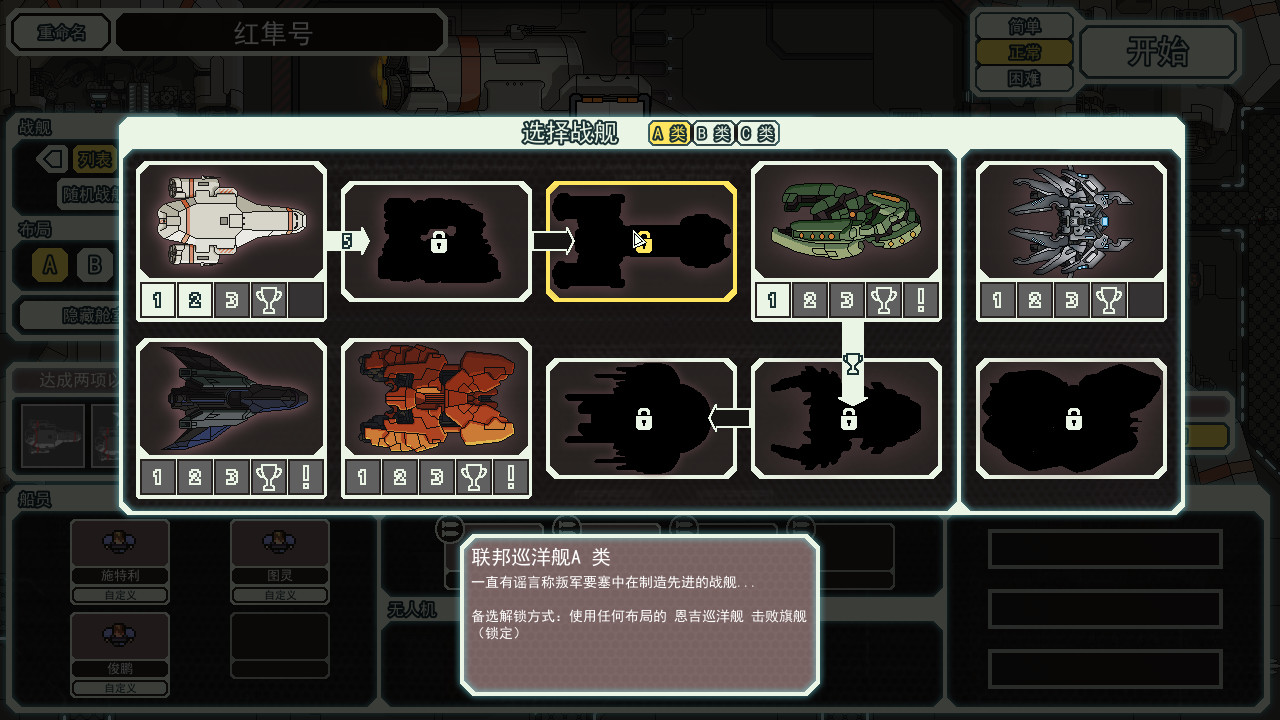1280x720 pixels.
Task: Select 困难 difficulty
Action: 1023,79
